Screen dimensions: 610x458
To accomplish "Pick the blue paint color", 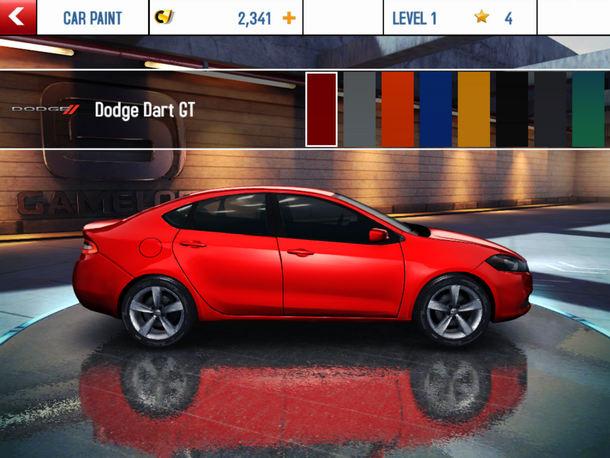I will pyautogui.click(x=435, y=110).
